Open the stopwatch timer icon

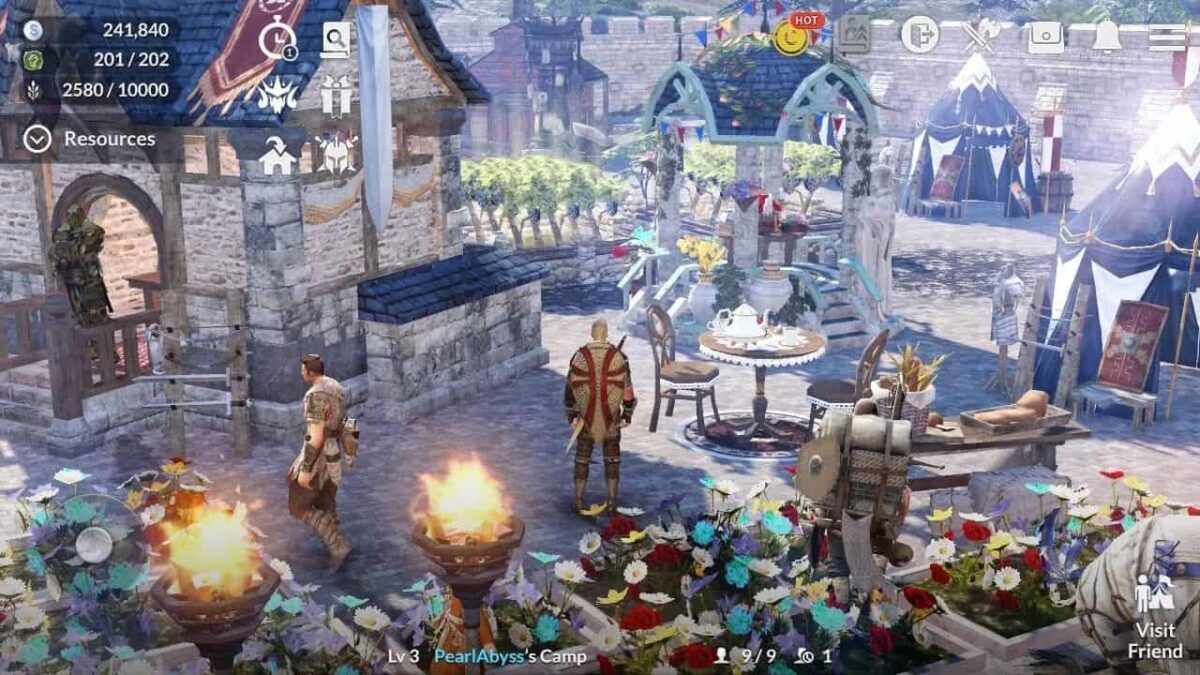277,41
